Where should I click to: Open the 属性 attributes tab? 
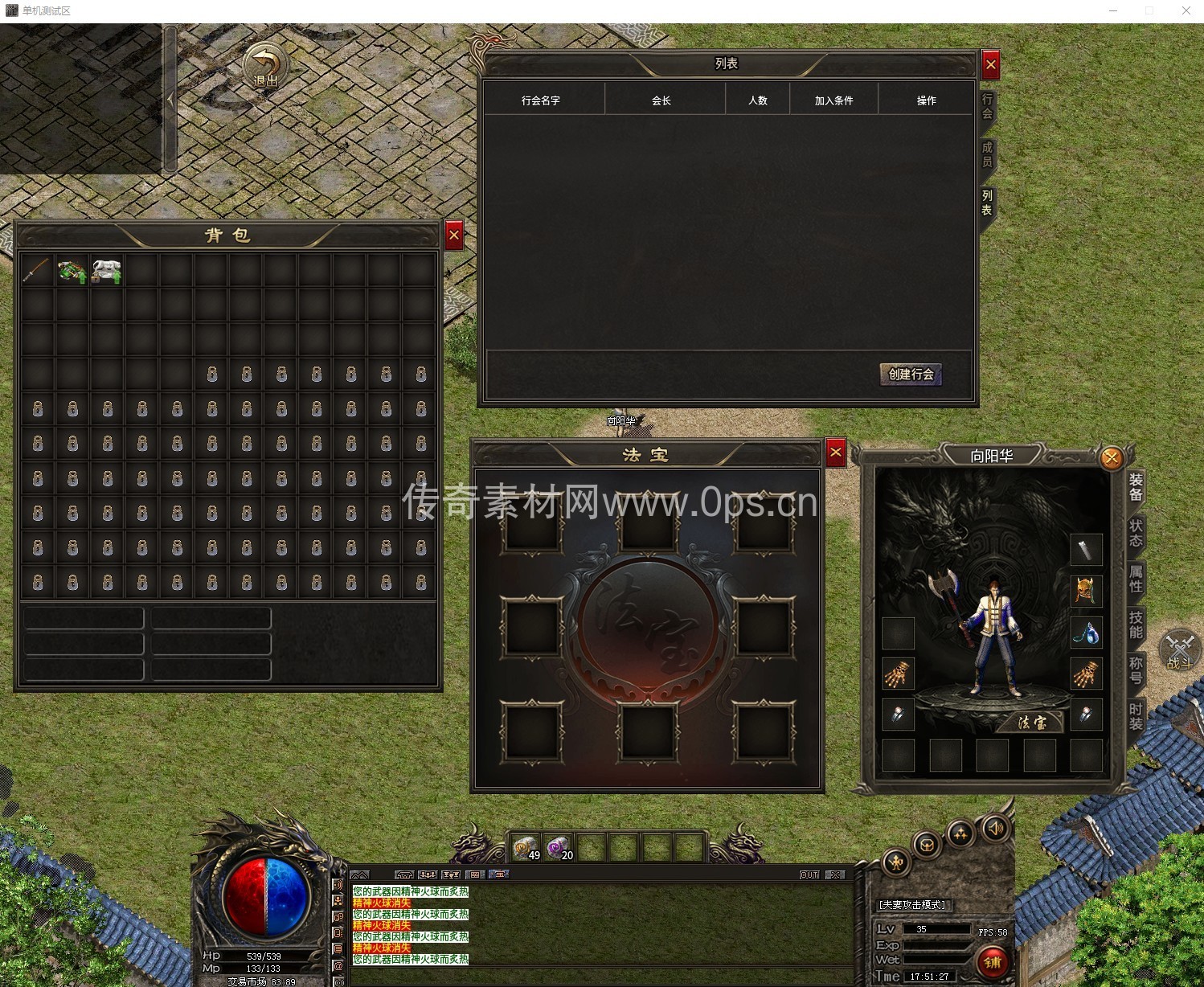(1136, 579)
